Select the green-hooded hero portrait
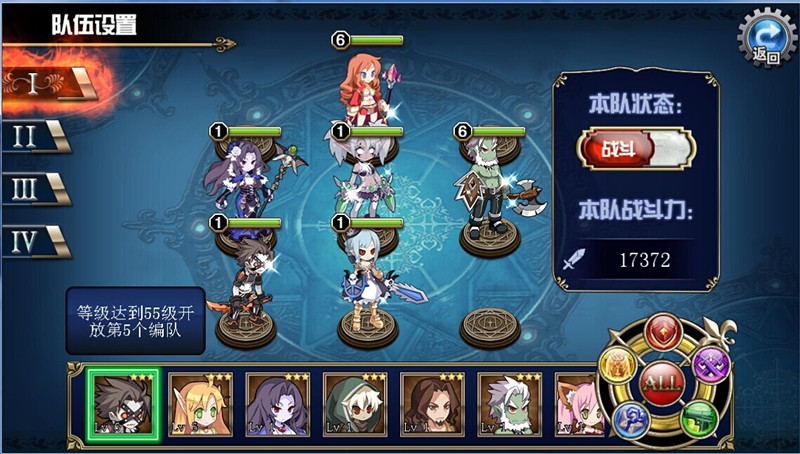 (x=353, y=404)
